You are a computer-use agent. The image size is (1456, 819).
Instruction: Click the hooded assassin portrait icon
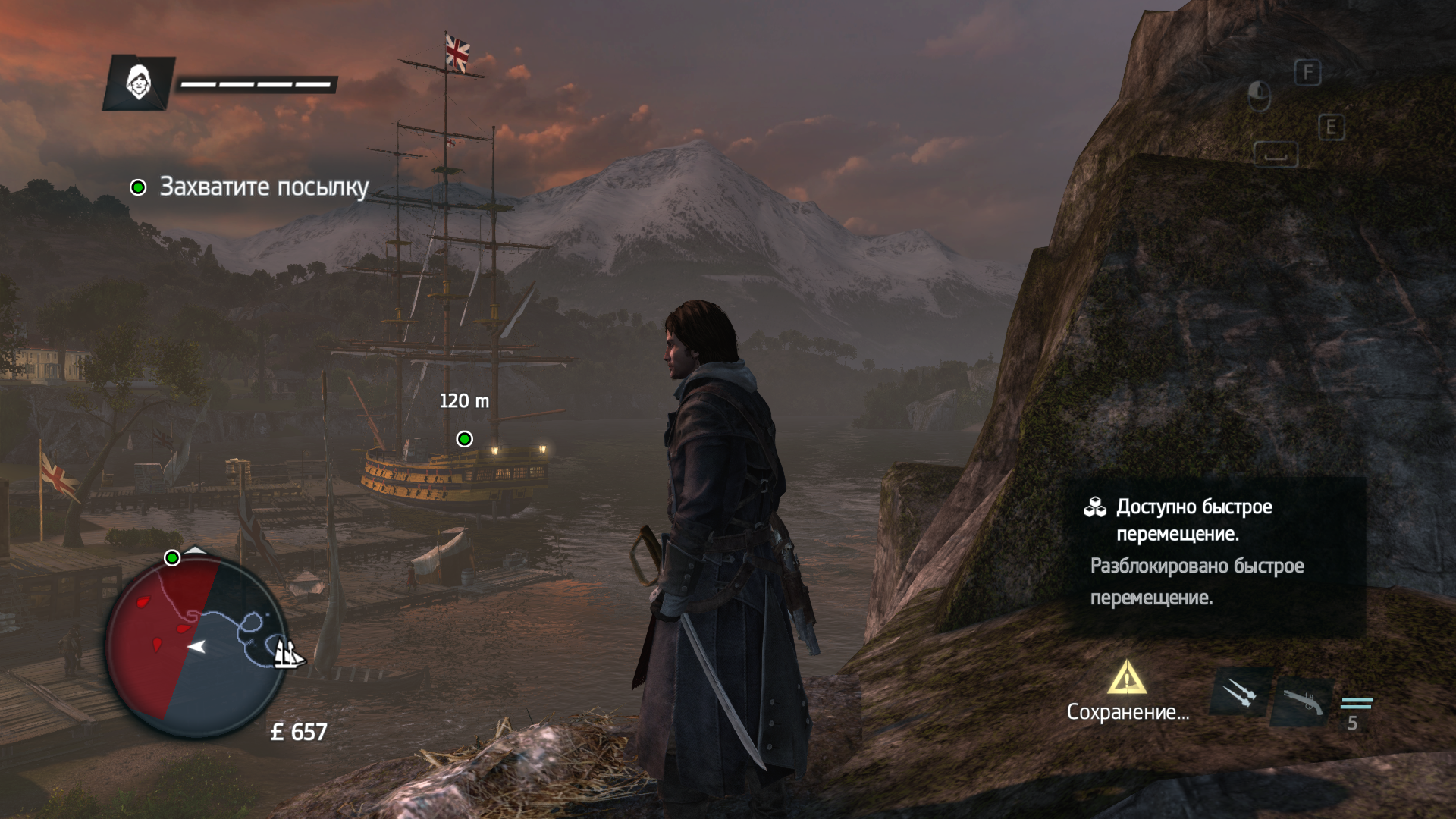139,82
